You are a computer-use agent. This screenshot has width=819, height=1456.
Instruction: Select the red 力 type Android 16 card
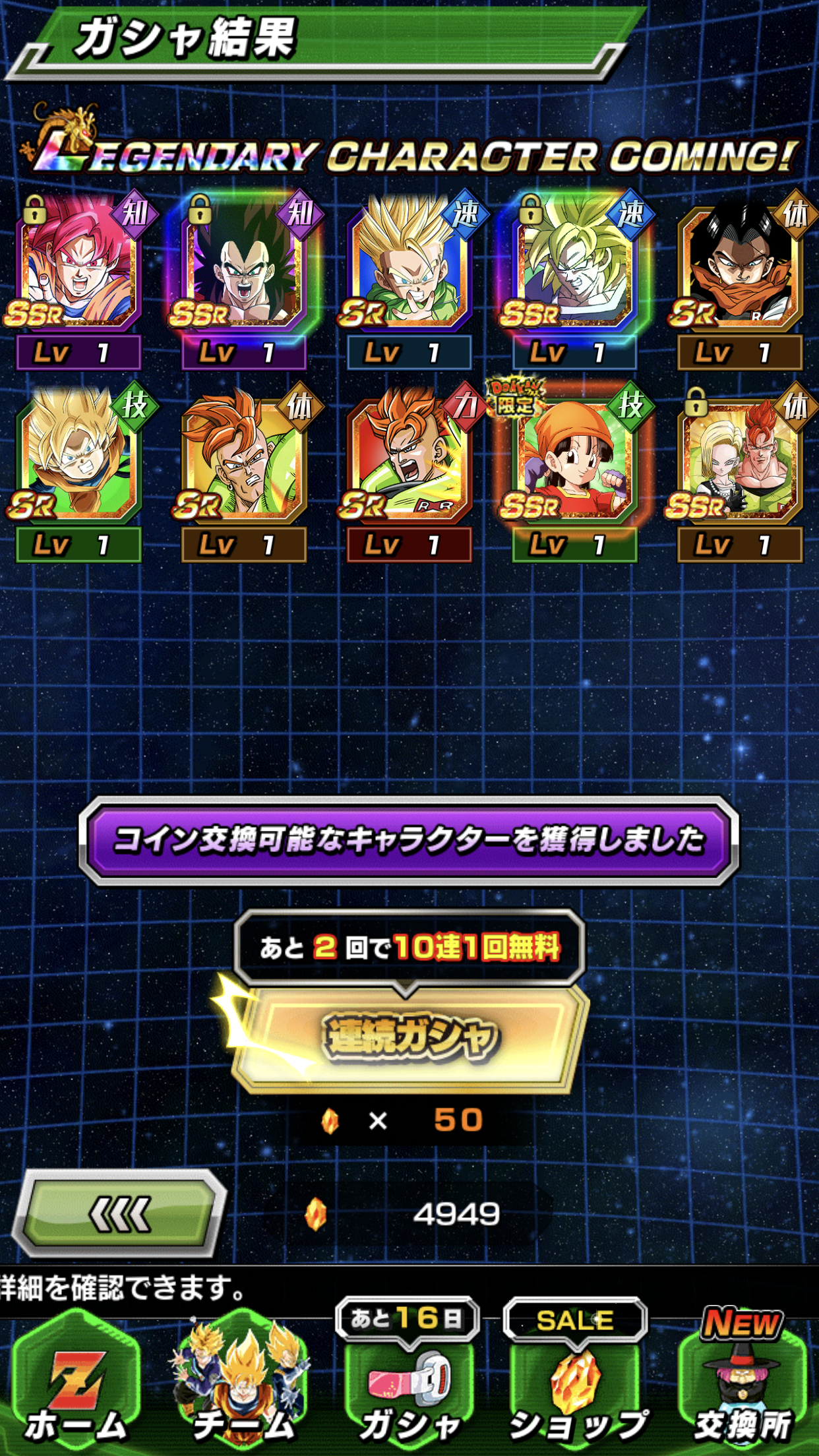click(409, 462)
